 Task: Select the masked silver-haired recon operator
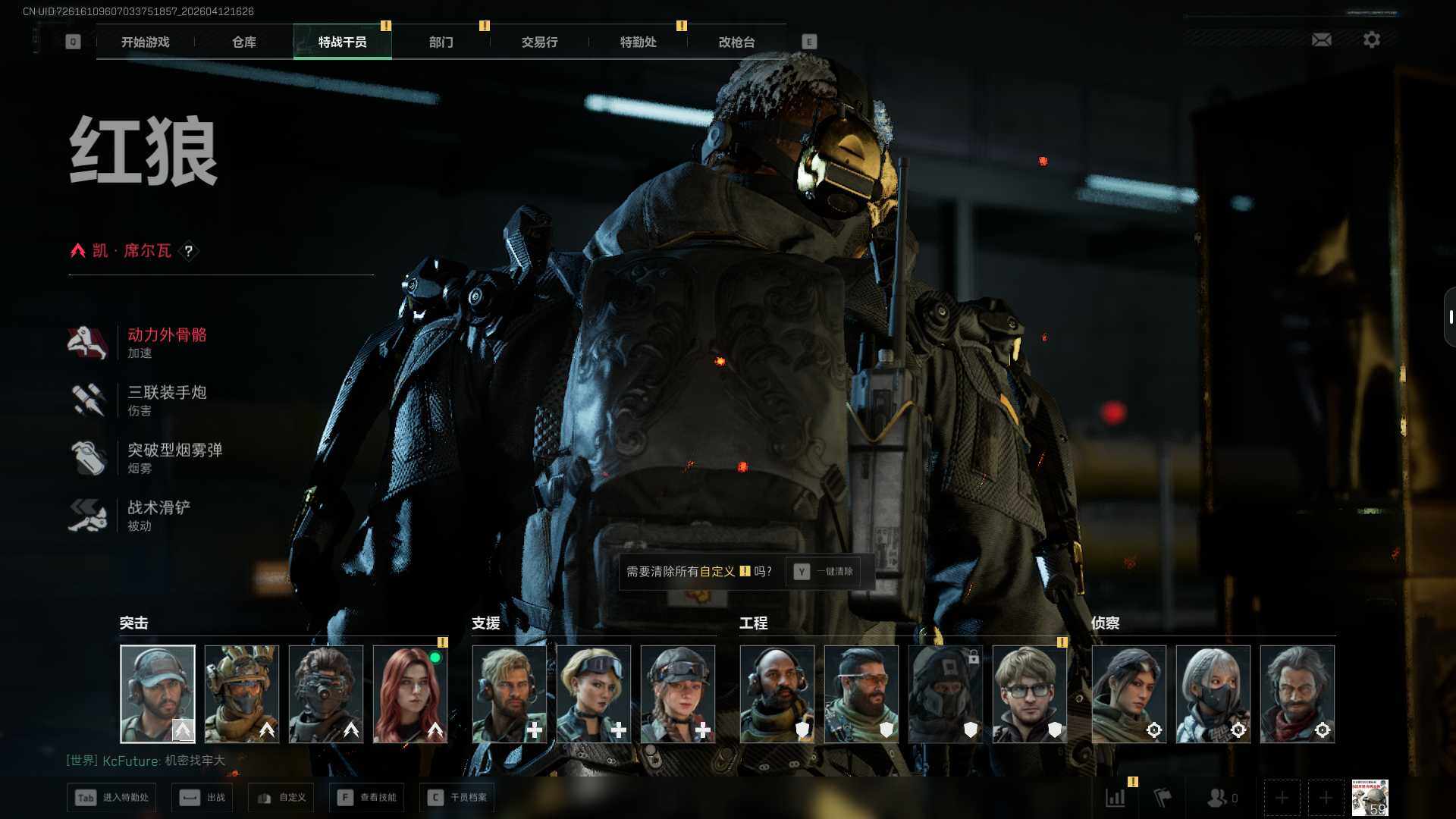[1213, 694]
